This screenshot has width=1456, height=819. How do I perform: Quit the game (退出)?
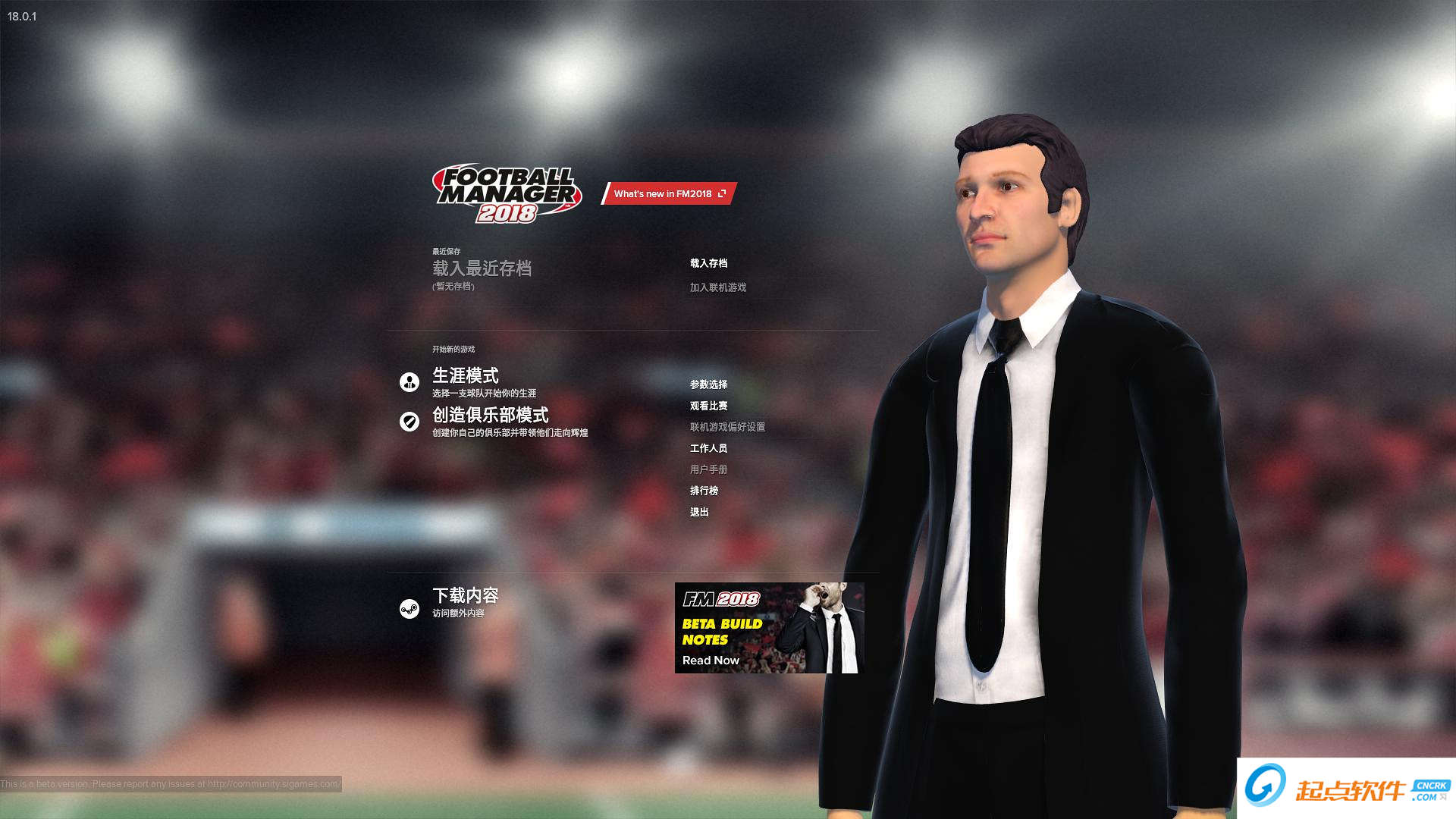(699, 512)
